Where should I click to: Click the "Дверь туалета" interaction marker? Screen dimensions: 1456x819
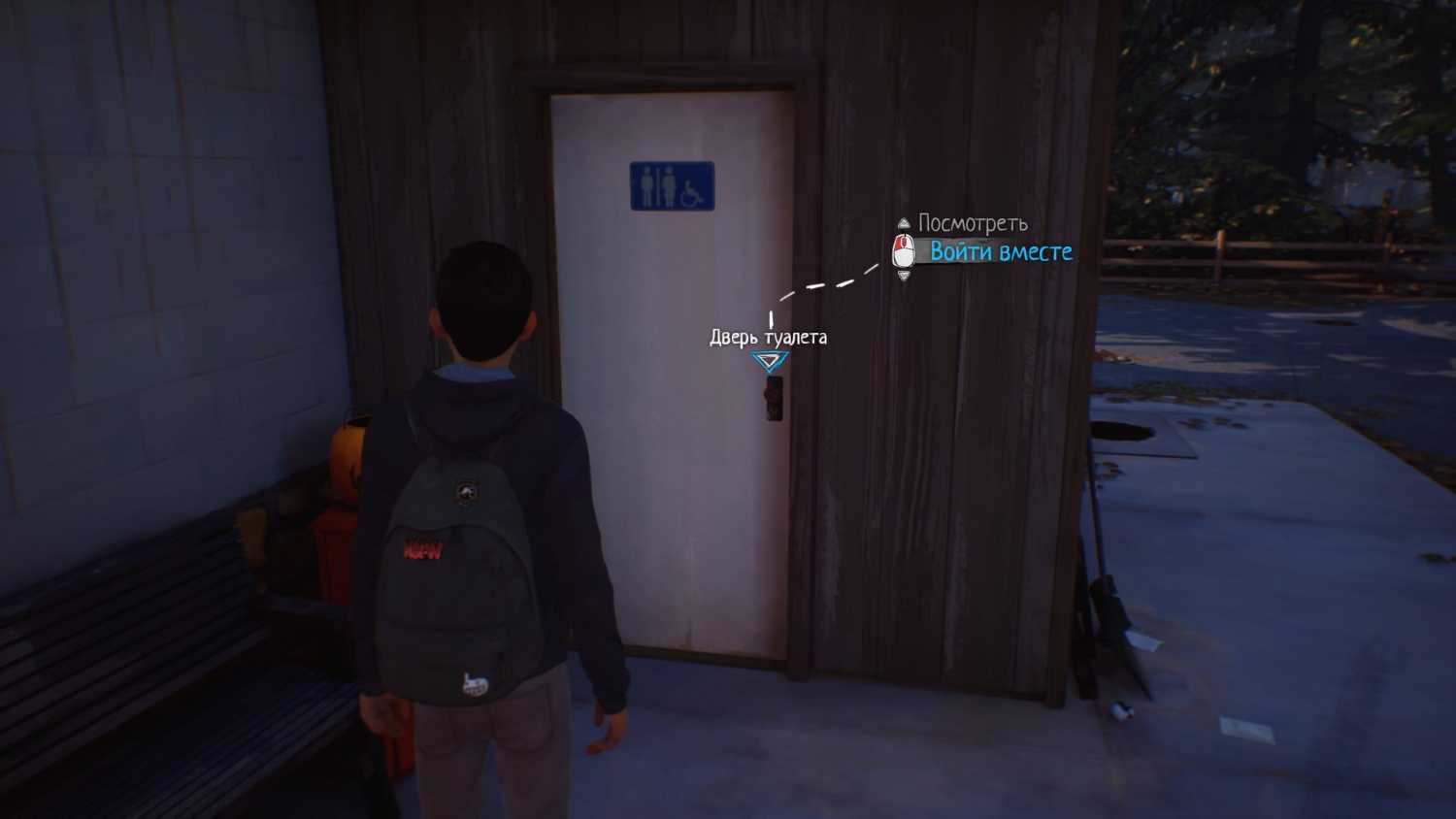pyautogui.click(x=769, y=362)
